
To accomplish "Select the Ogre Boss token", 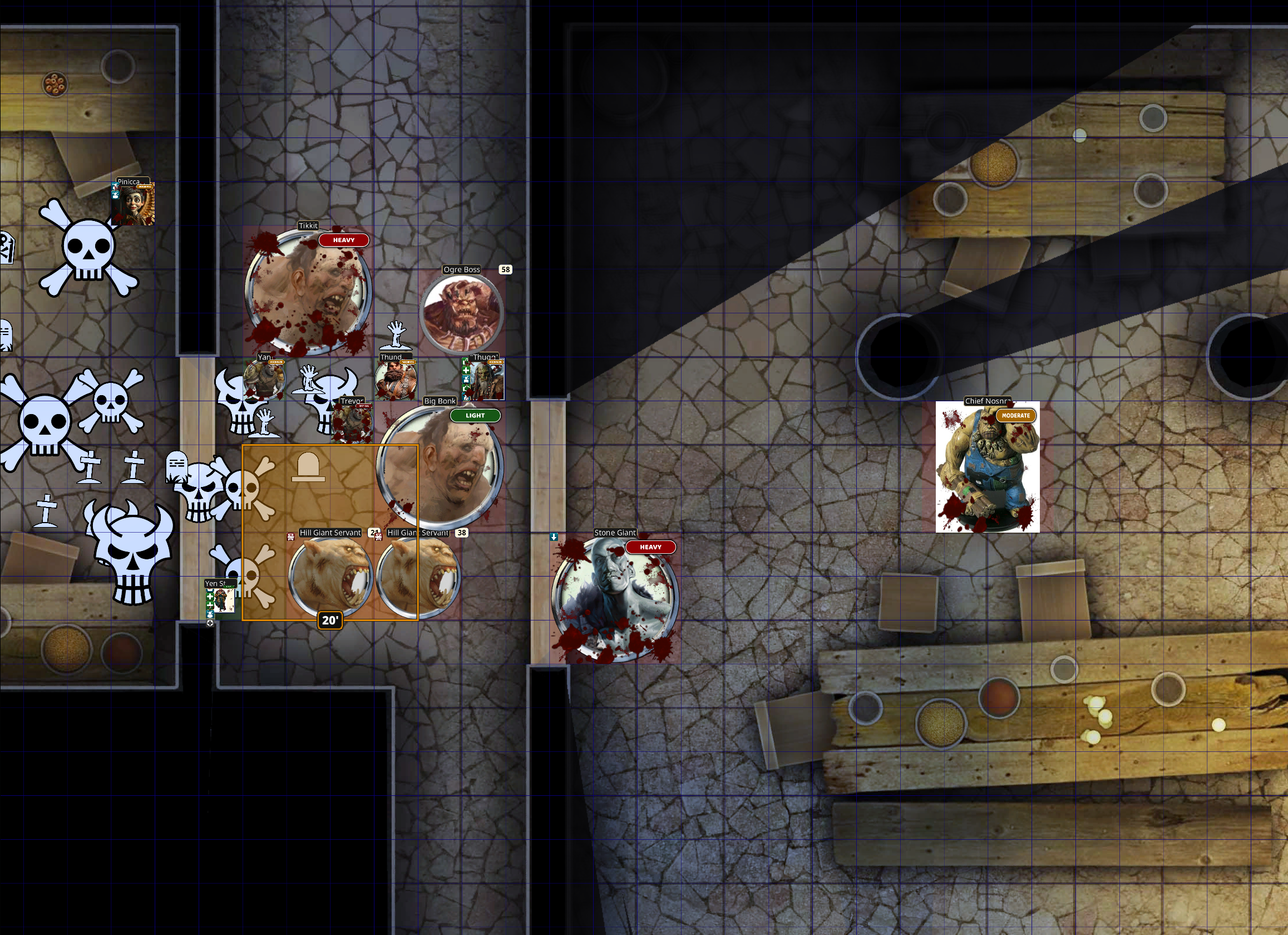I will pyautogui.click(x=462, y=313).
